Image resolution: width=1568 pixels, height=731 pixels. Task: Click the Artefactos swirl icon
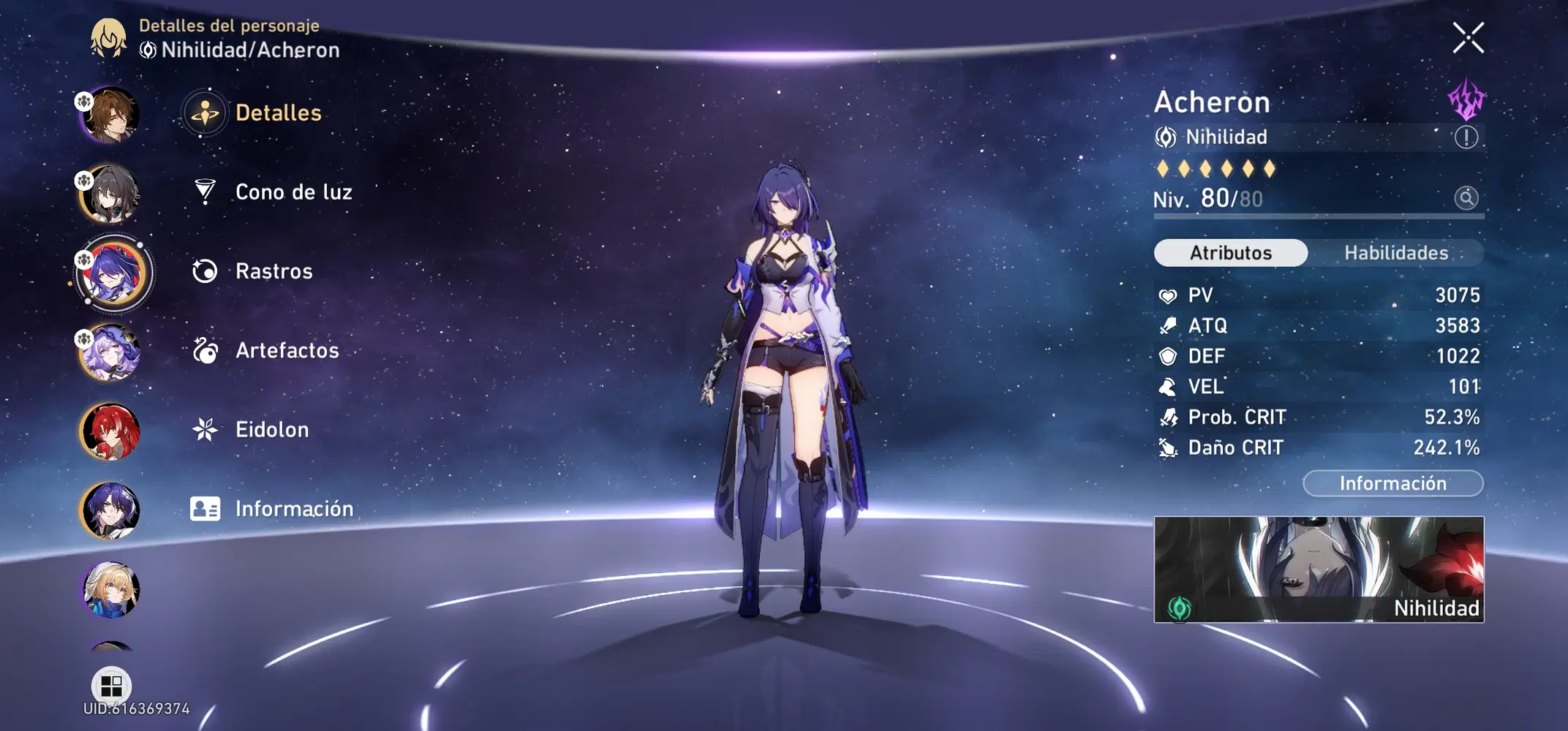[x=206, y=350]
